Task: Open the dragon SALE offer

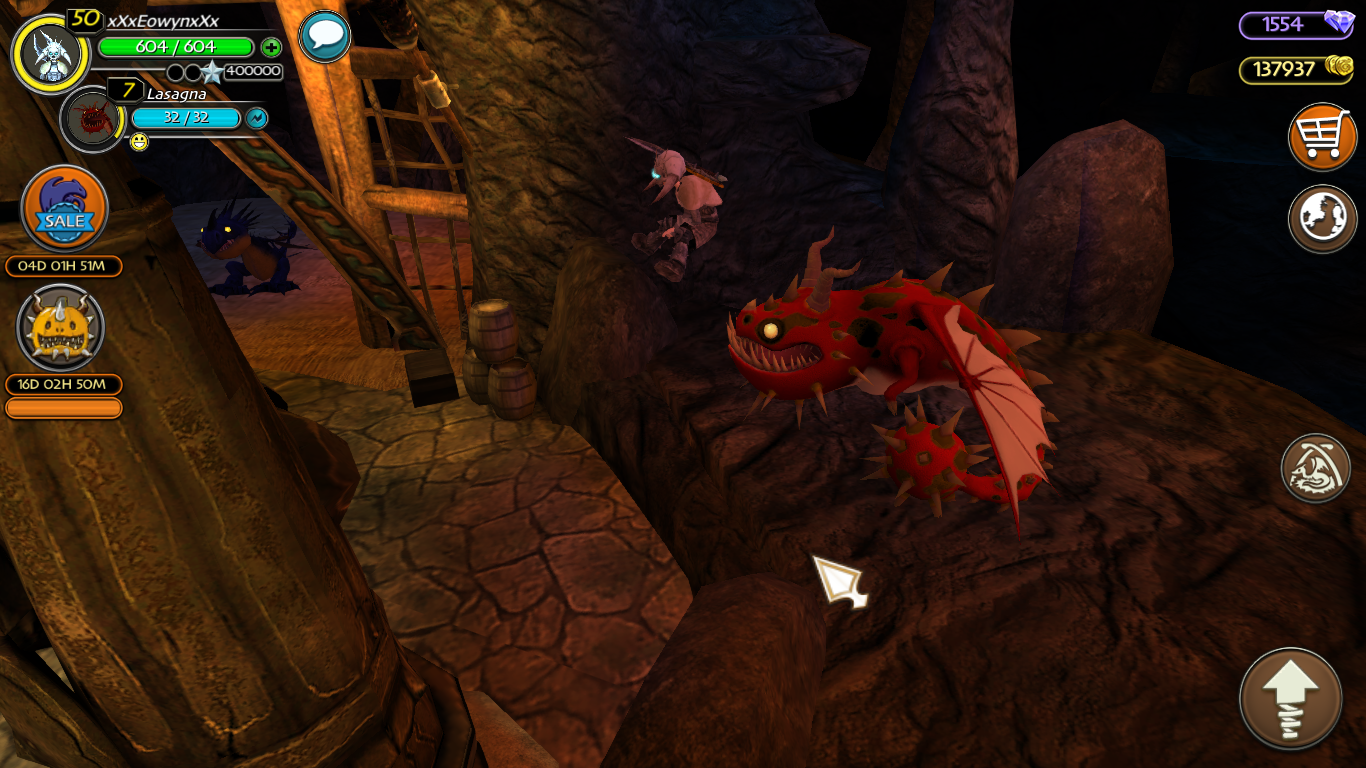Action: [65, 209]
